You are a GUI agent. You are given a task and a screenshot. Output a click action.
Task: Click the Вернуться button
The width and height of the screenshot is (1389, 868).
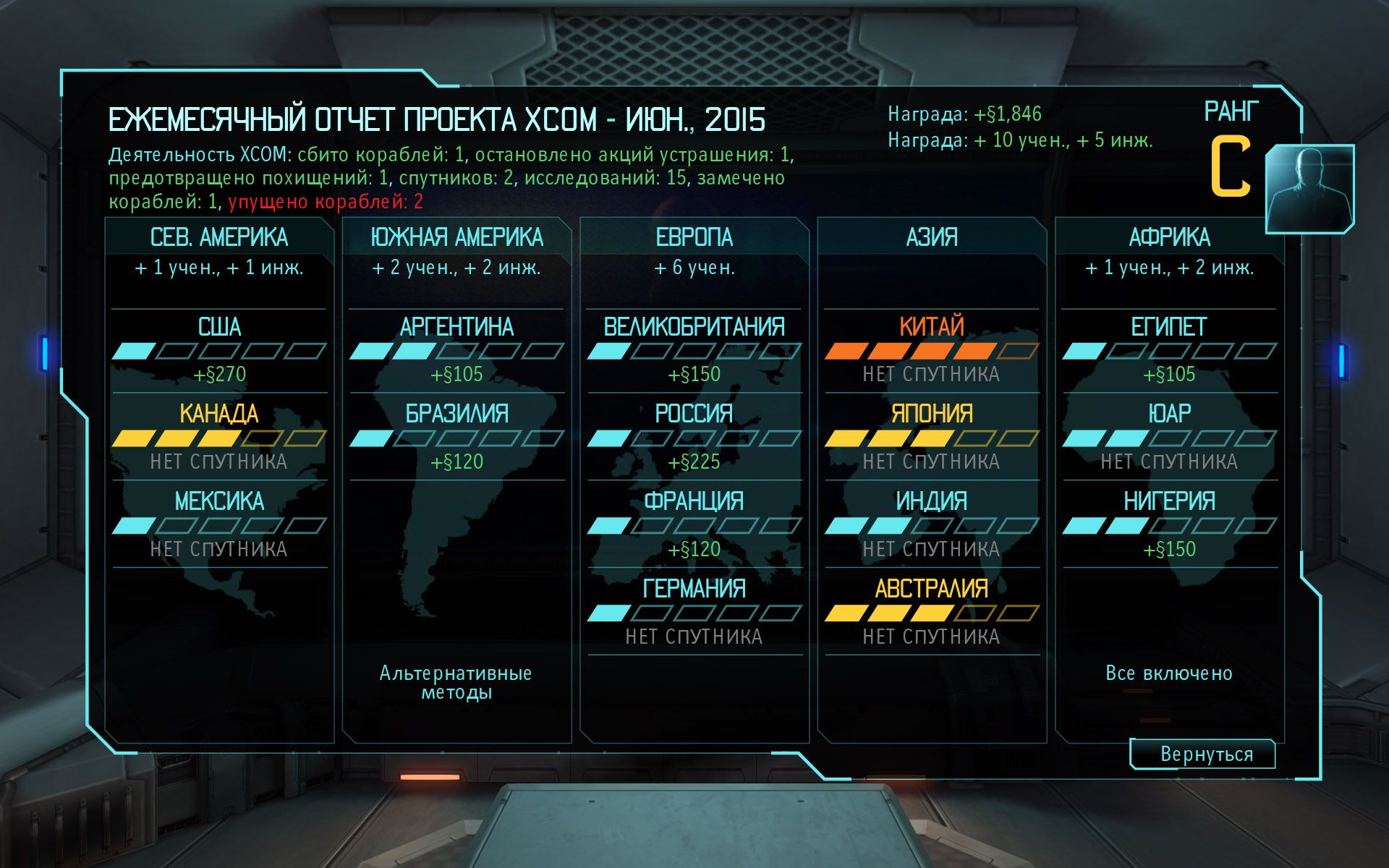click(1203, 754)
